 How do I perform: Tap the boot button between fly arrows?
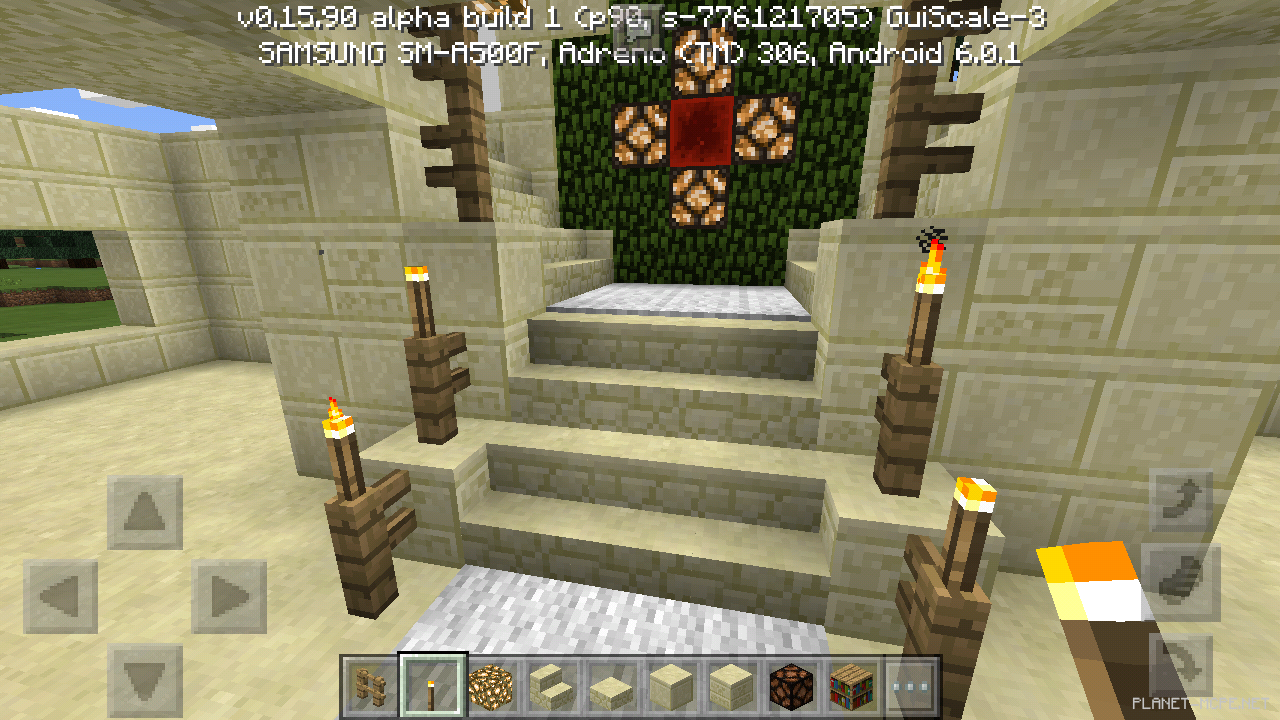1181,582
